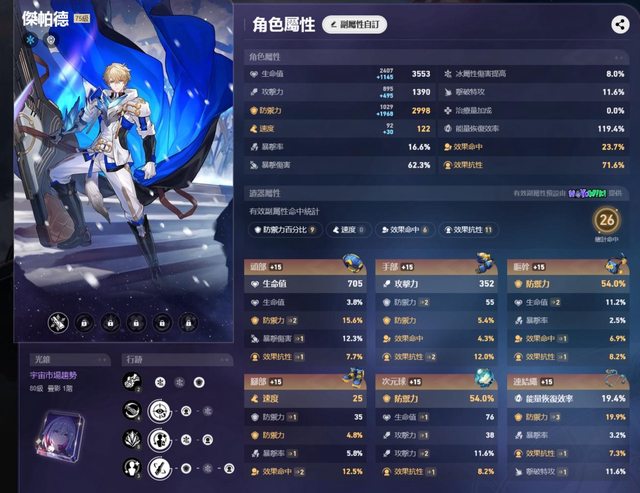The width and height of the screenshot is (640, 493).
Task: View the 軀幹 body relic icon
Action: [613, 264]
